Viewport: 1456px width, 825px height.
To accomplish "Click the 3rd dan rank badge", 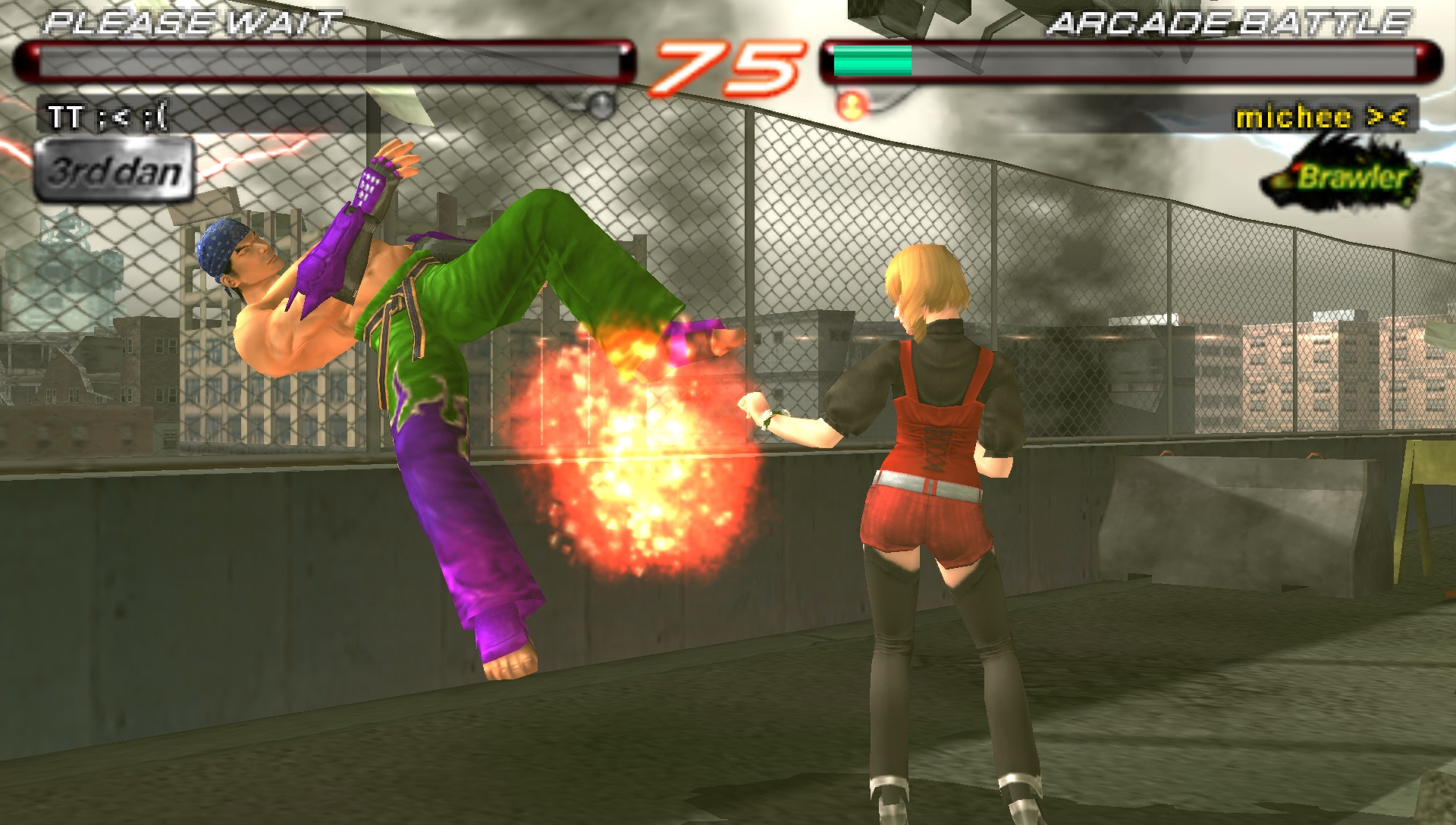I will pos(113,171).
